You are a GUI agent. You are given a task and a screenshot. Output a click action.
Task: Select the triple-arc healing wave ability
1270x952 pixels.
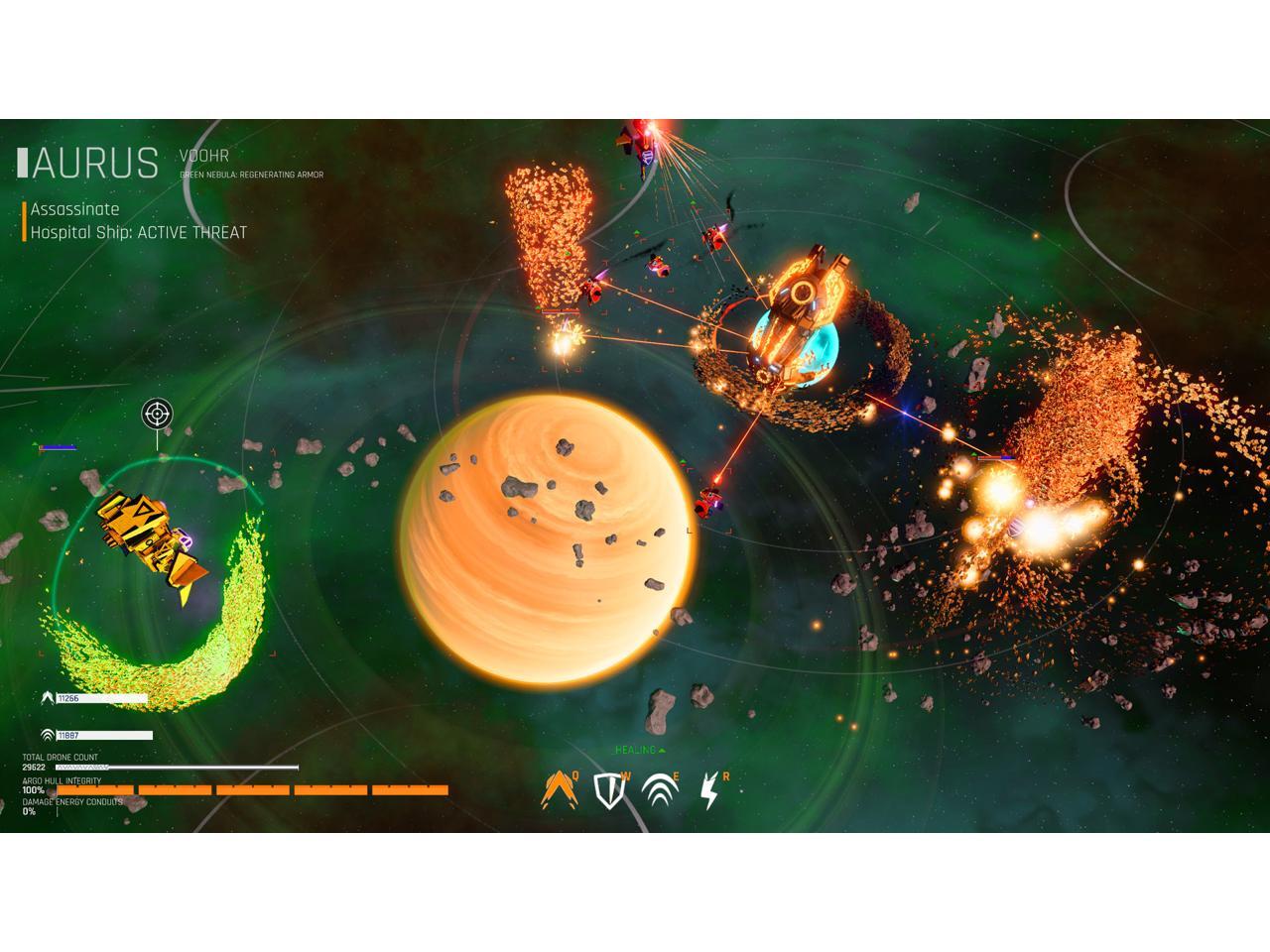(660, 790)
